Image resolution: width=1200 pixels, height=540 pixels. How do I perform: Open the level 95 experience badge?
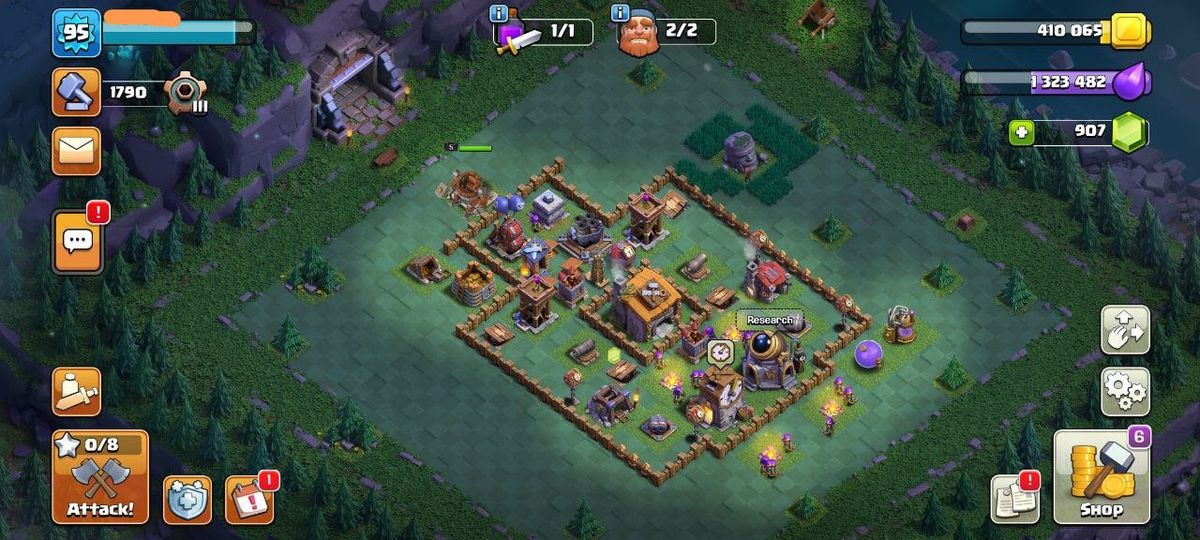[76, 33]
